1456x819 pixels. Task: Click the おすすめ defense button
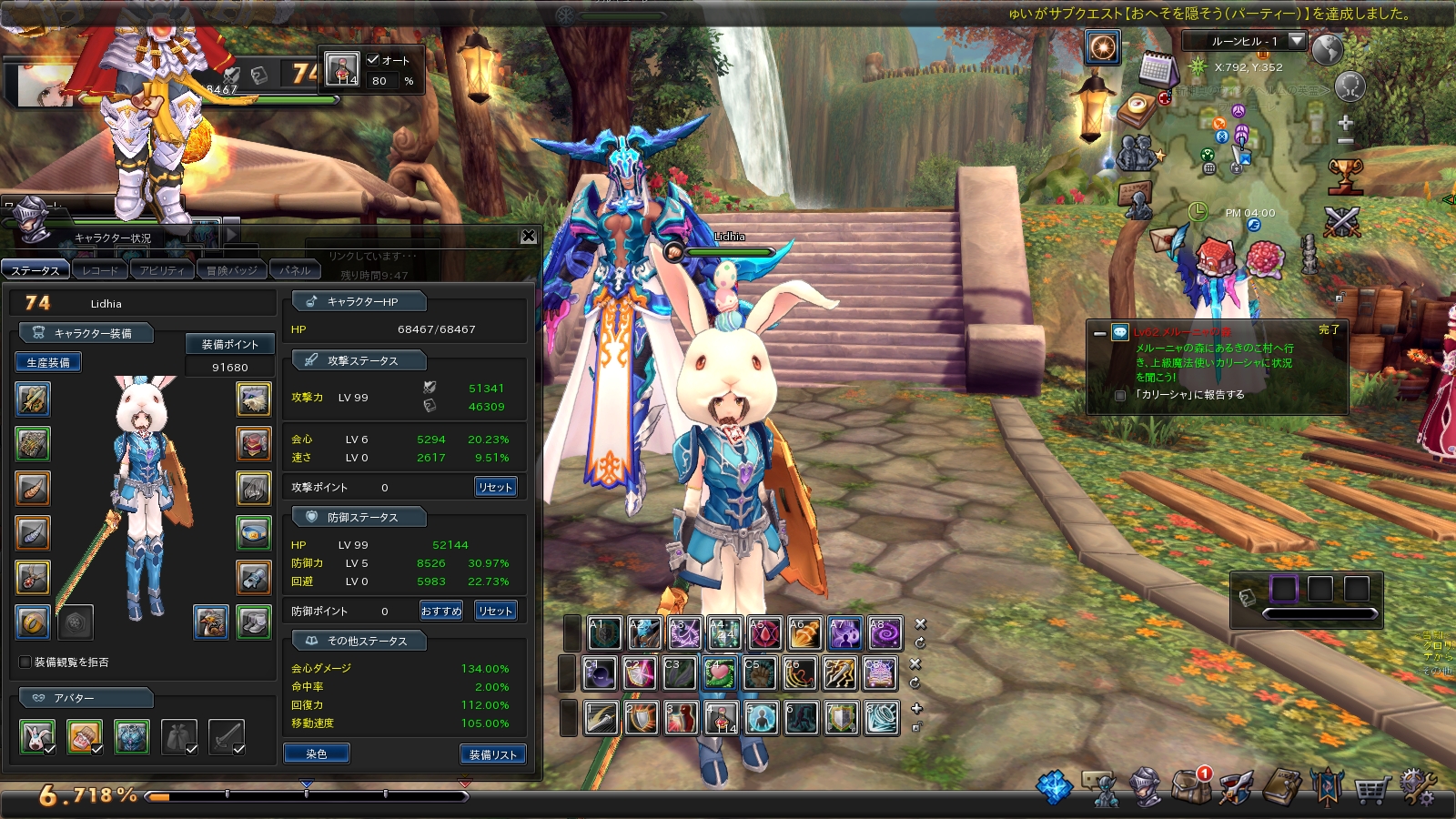441,611
